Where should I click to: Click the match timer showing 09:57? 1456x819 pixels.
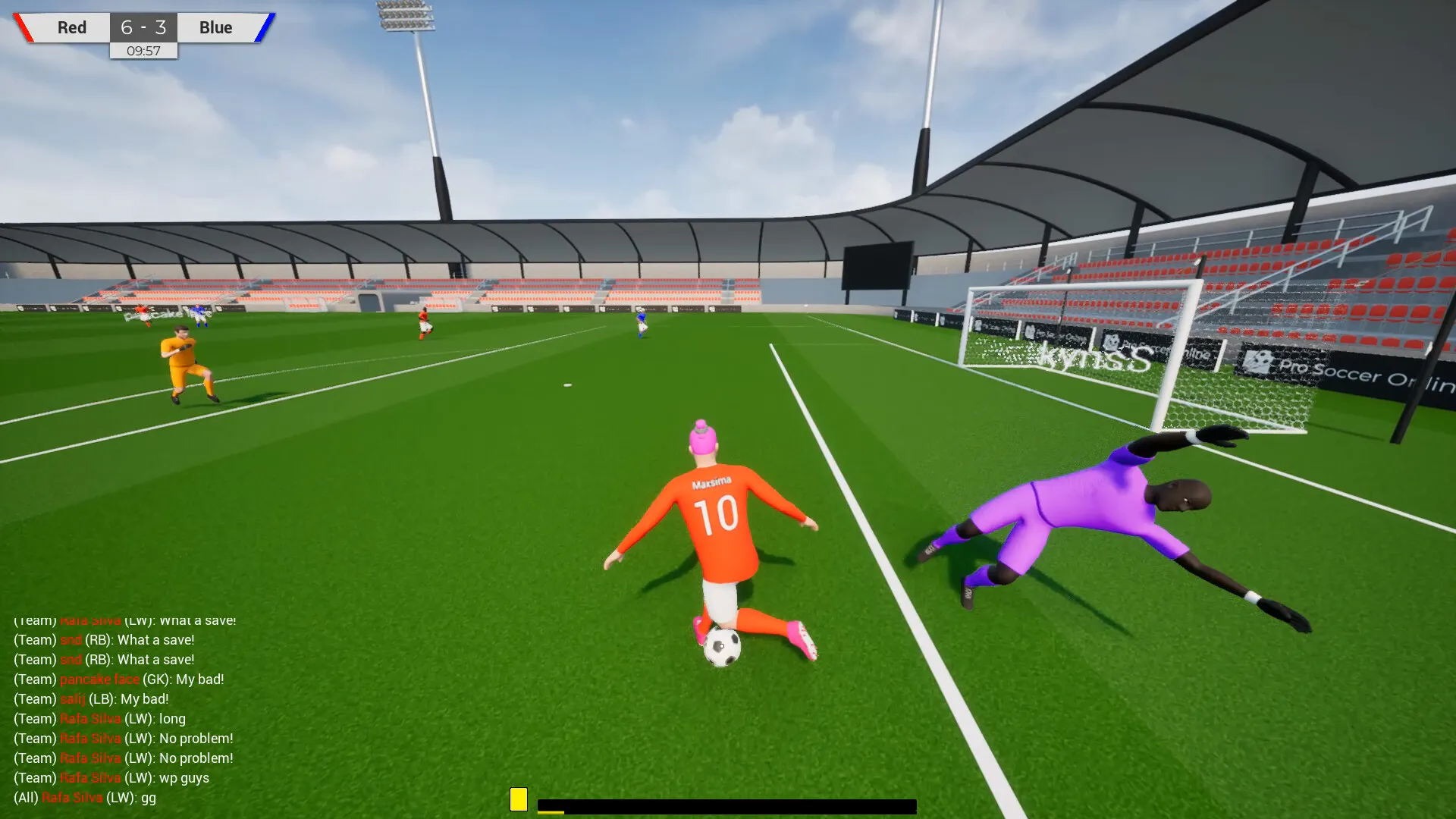(x=143, y=52)
